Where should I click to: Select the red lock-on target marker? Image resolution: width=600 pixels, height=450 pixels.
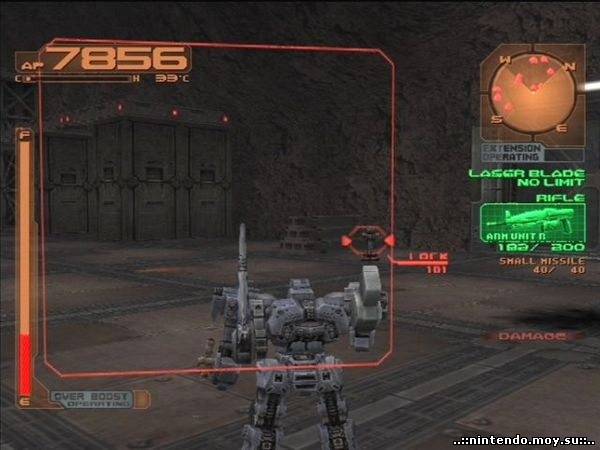pyautogui.click(x=369, y=241)
